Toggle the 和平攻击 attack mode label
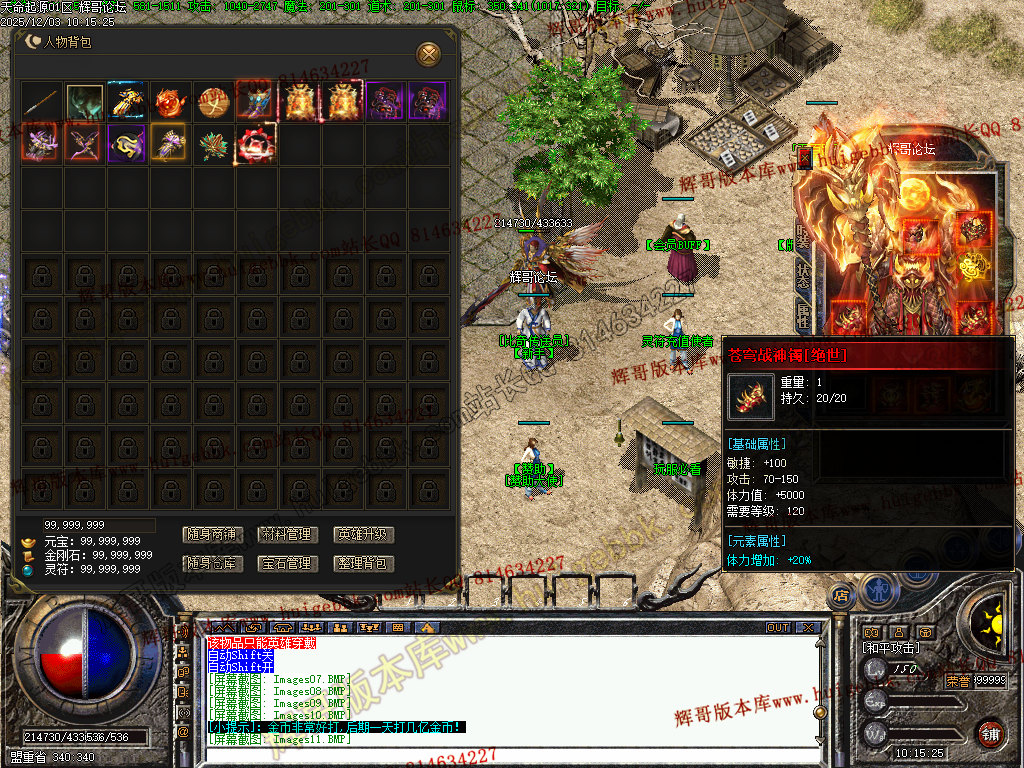This screenshot has height=768, width=1024. click(x=890, y=648)
